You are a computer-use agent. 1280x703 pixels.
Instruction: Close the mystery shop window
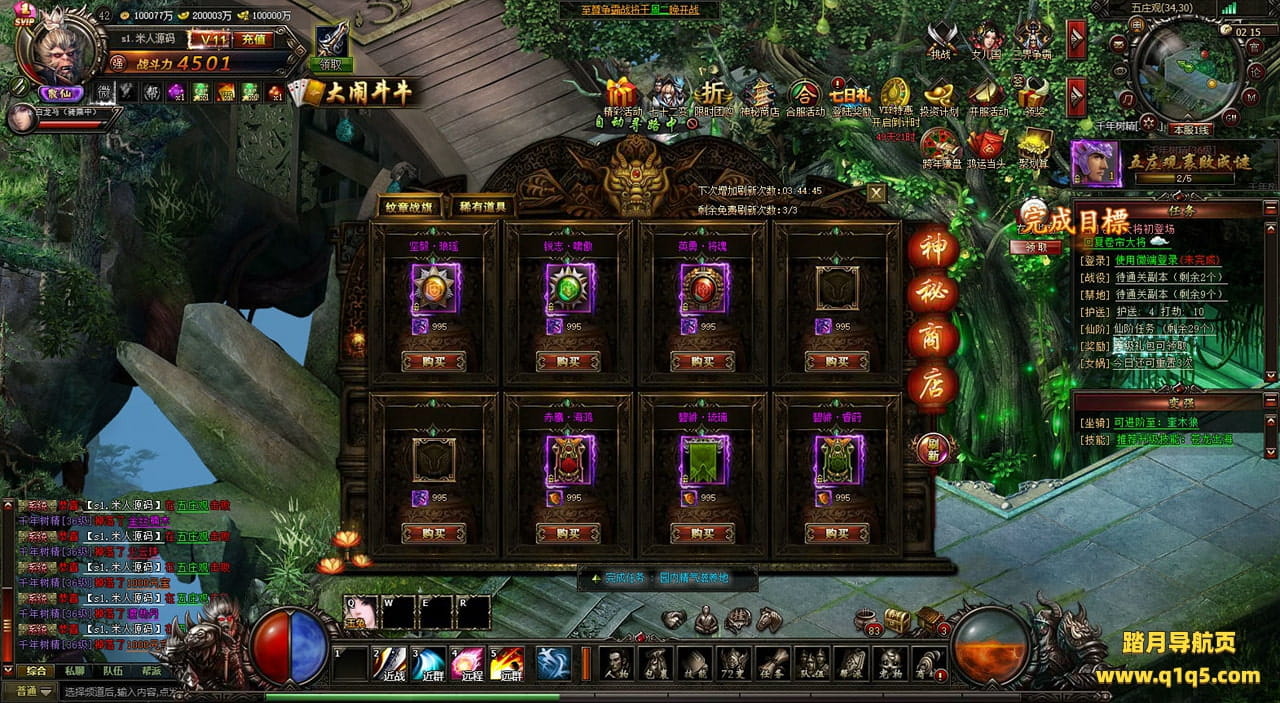click(876, 192)
